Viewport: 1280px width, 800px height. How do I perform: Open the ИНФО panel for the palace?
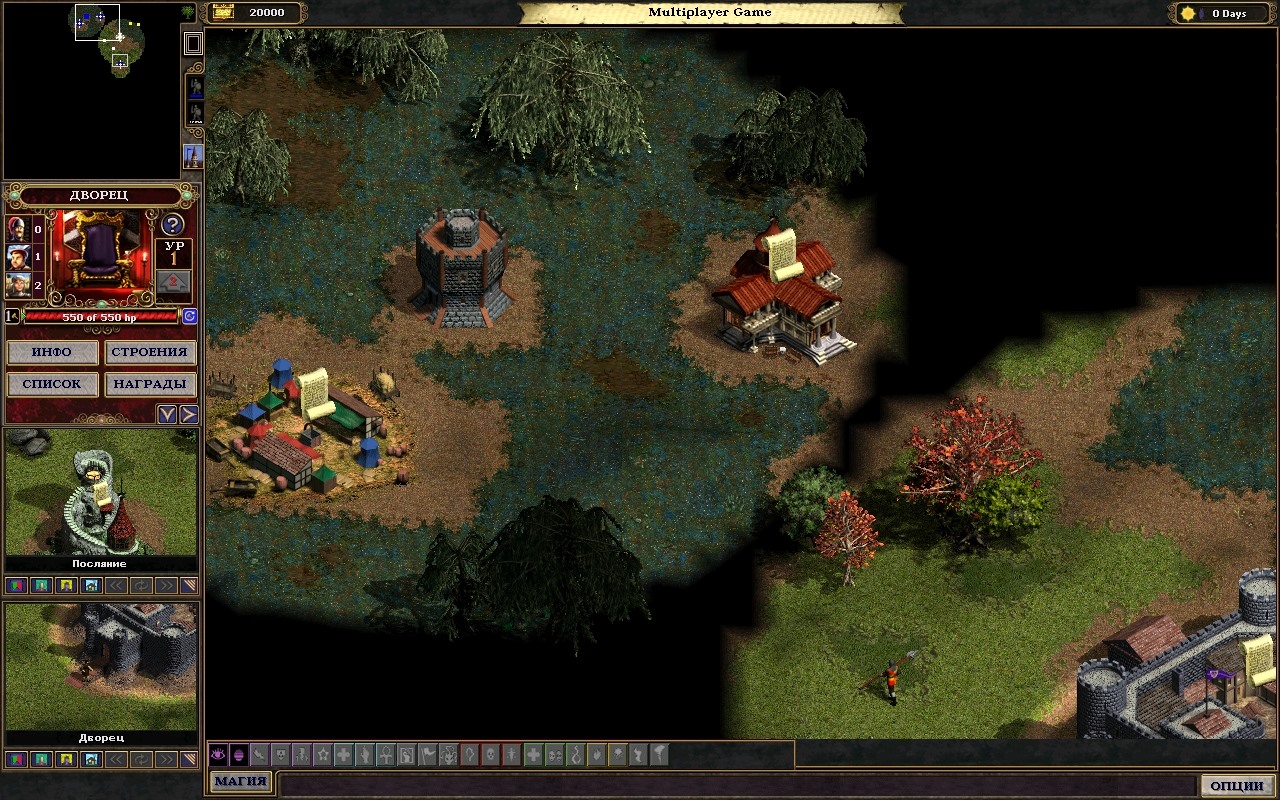[x=52, y=353]
